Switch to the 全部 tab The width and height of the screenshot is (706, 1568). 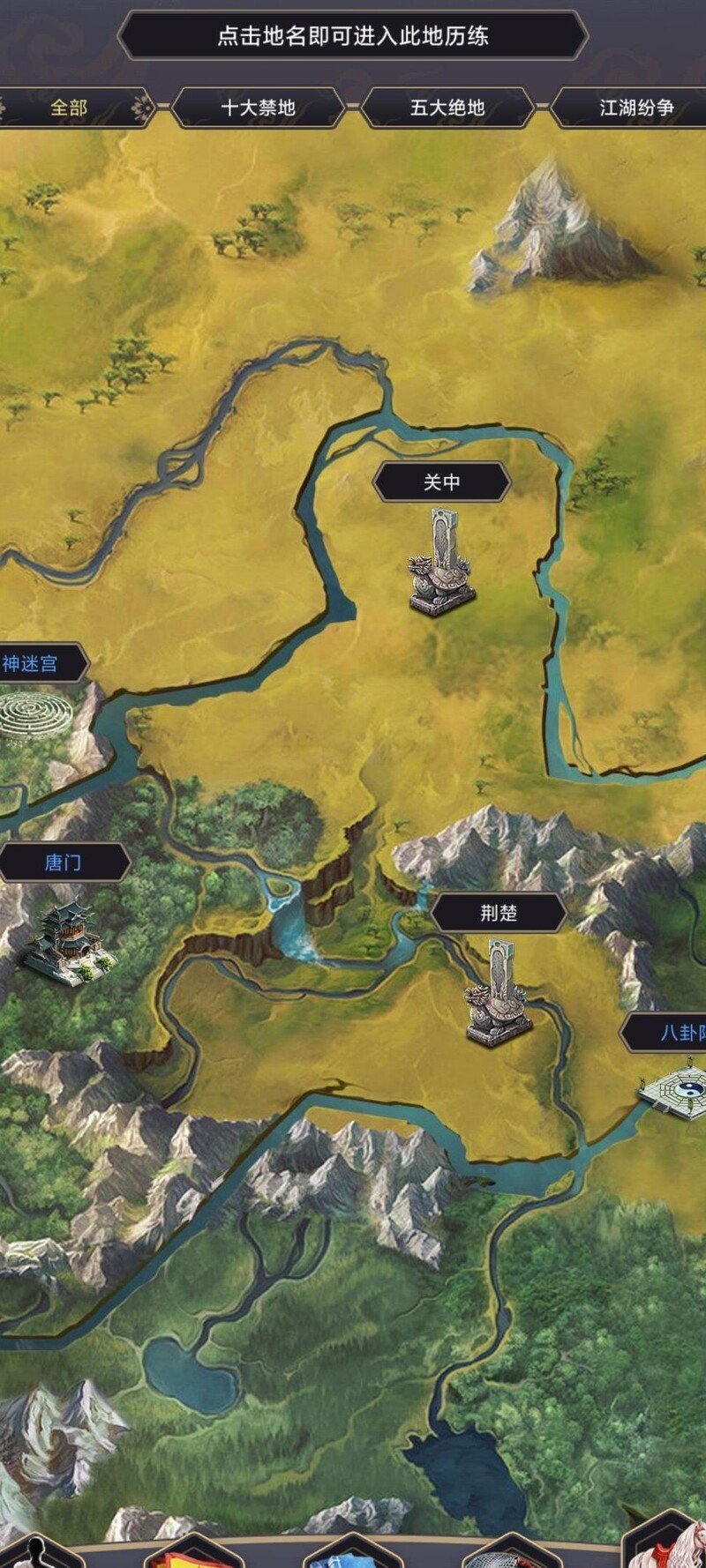[x=69, y=108]
